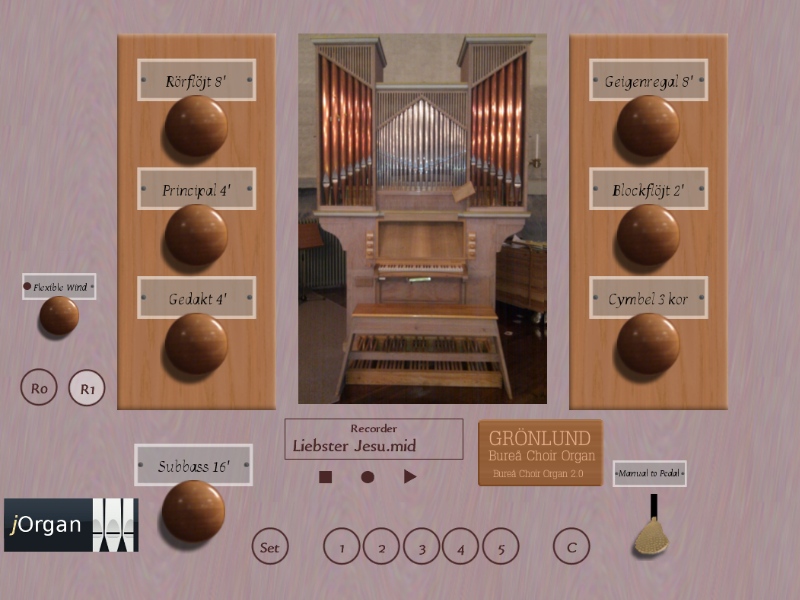Pull the Rörflöjt 8' stop knob
This screenshot has height=600, width=800.
click(x=196, y=126)
